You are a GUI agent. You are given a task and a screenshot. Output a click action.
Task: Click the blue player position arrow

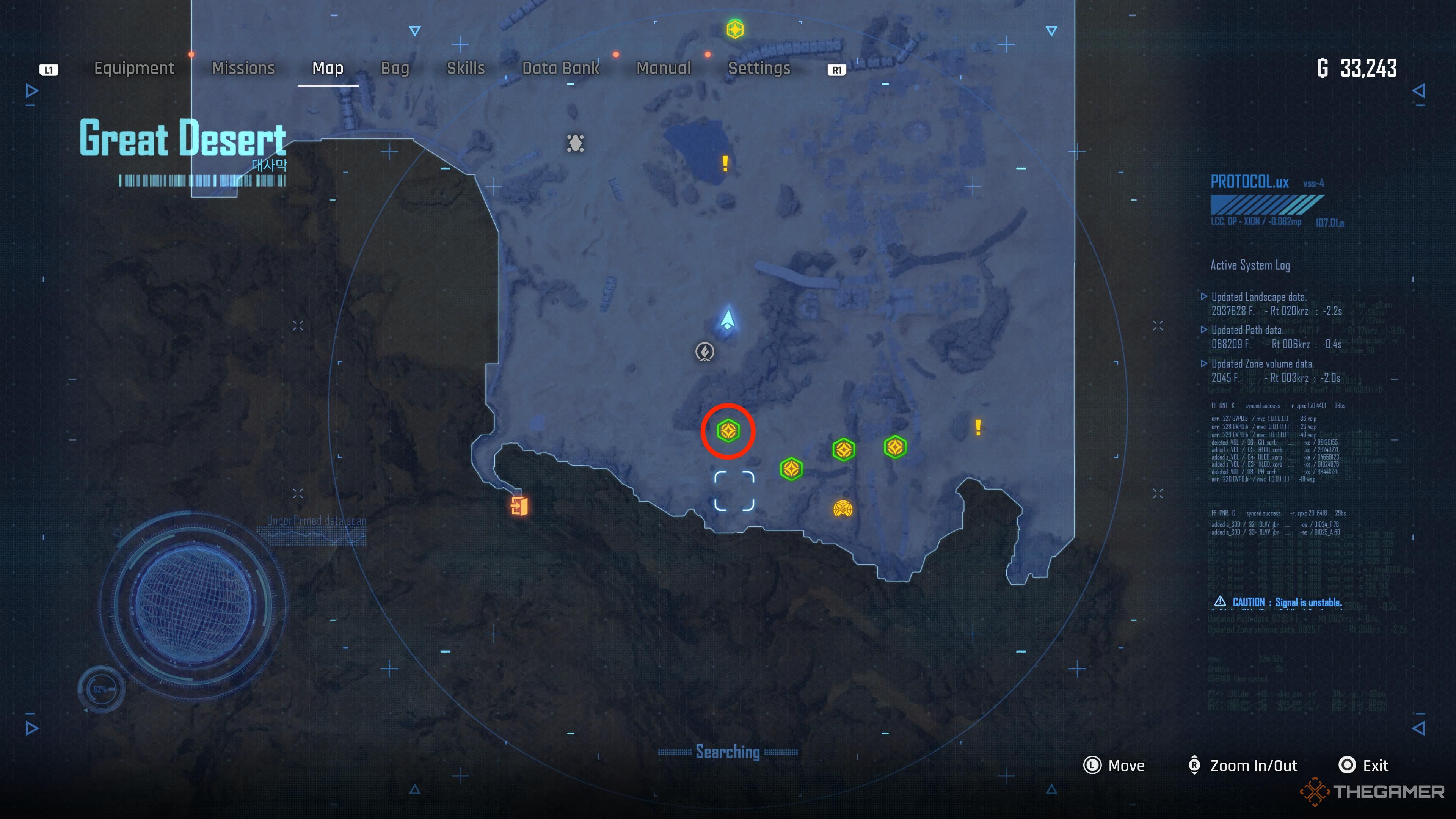pyautogui.click(x=728, y=320)
